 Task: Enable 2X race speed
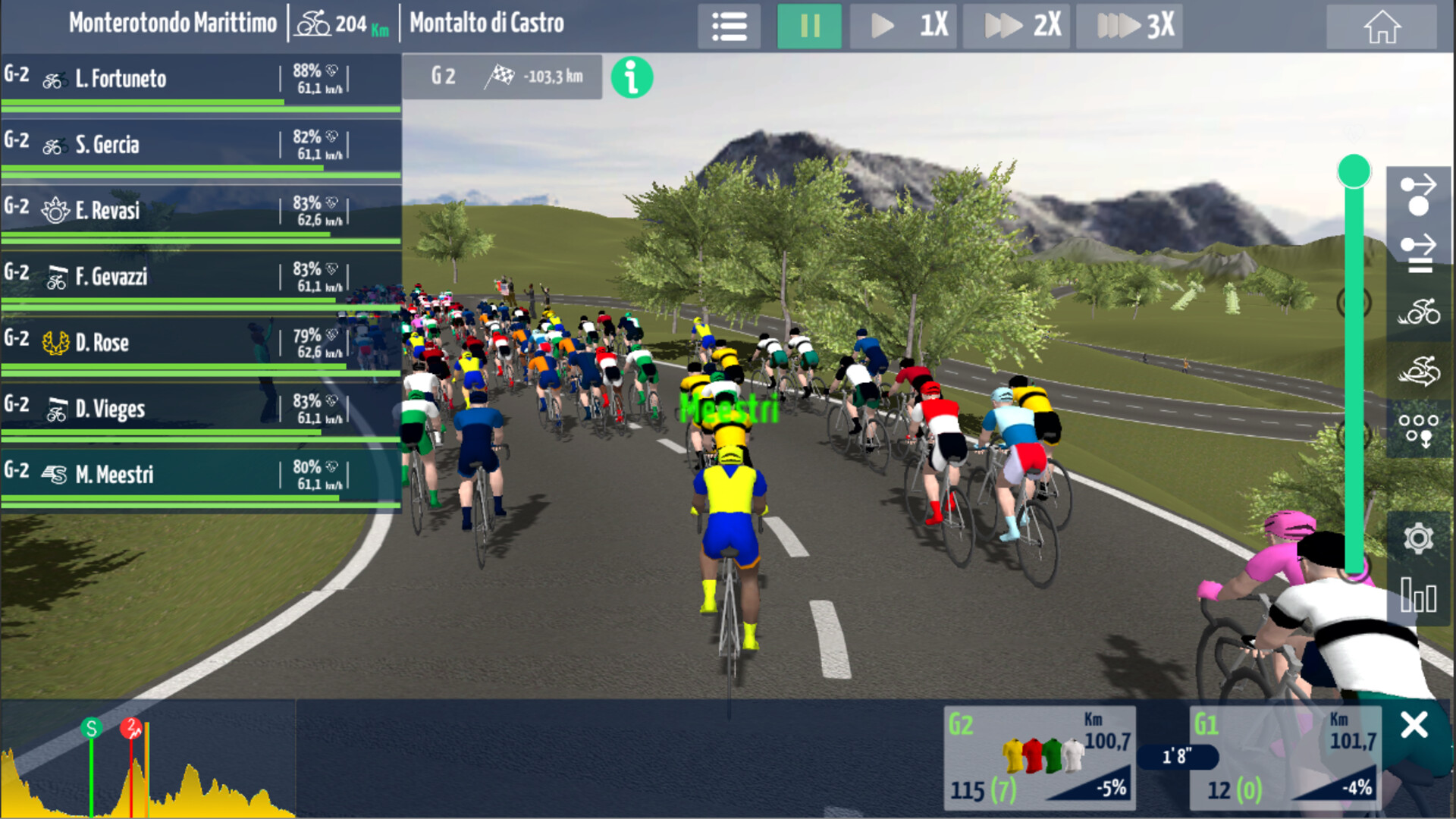[1016, 25]
